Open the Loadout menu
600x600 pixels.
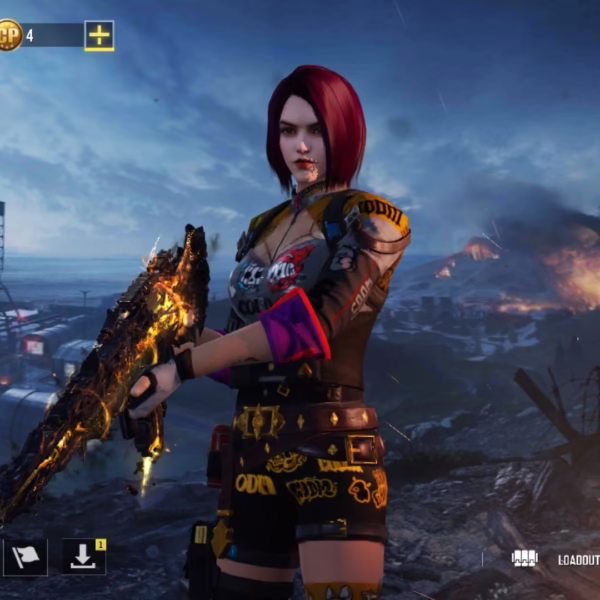[560, 560]
